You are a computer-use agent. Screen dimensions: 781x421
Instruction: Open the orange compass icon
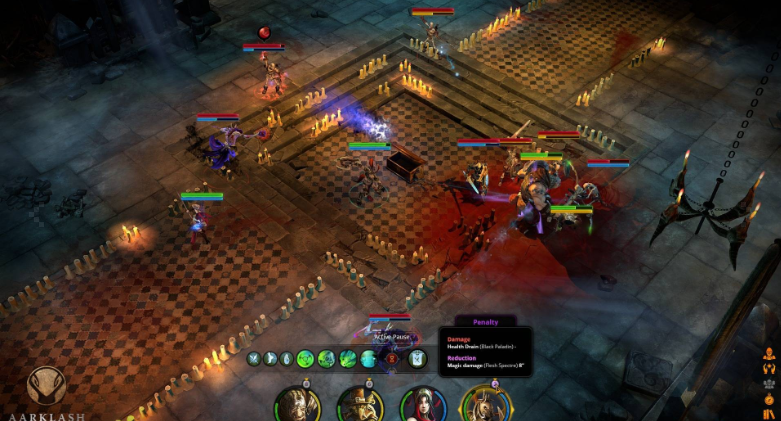tap(769, 398)
